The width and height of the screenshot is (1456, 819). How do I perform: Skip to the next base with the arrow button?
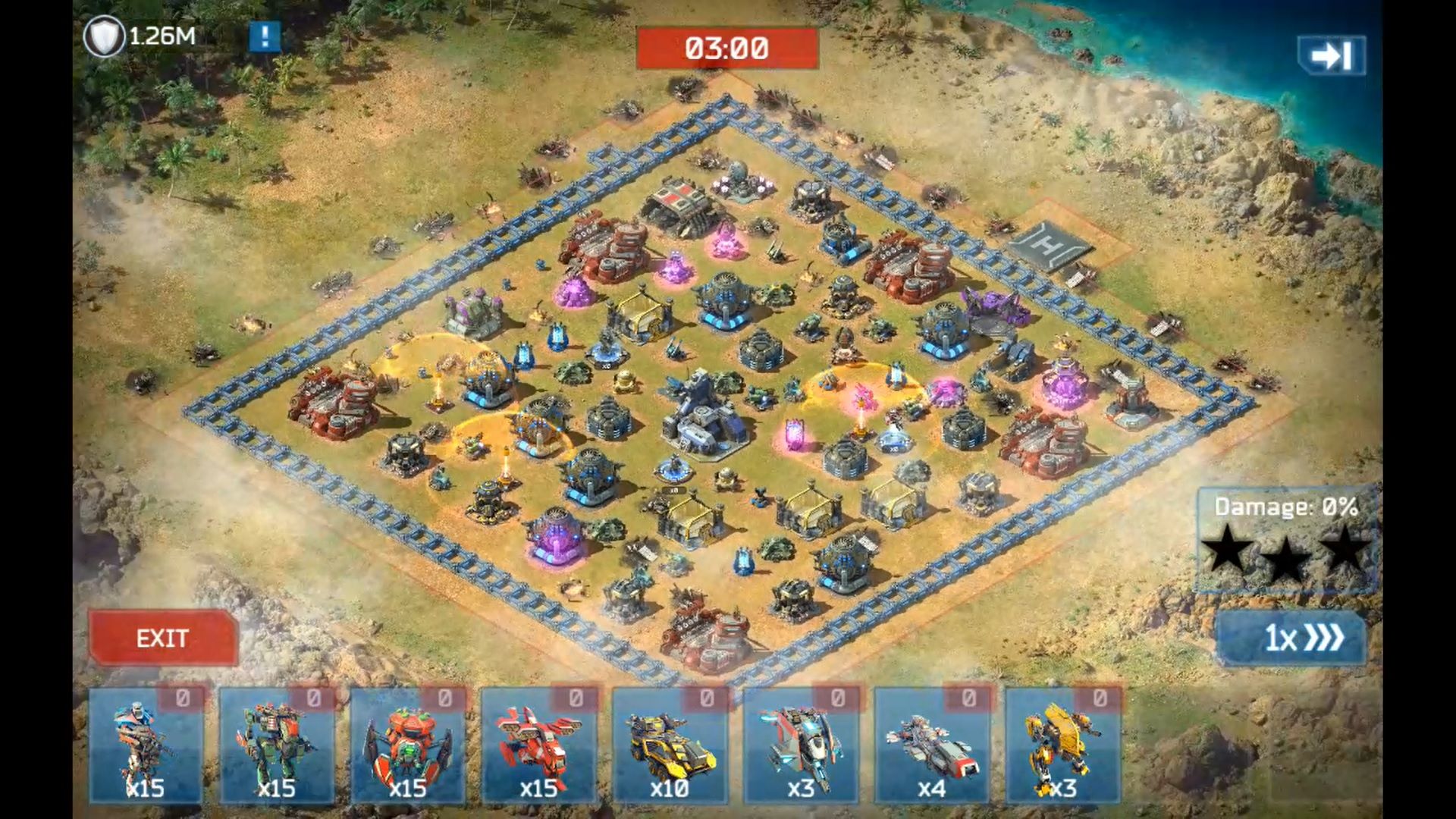pos(1331,55)
